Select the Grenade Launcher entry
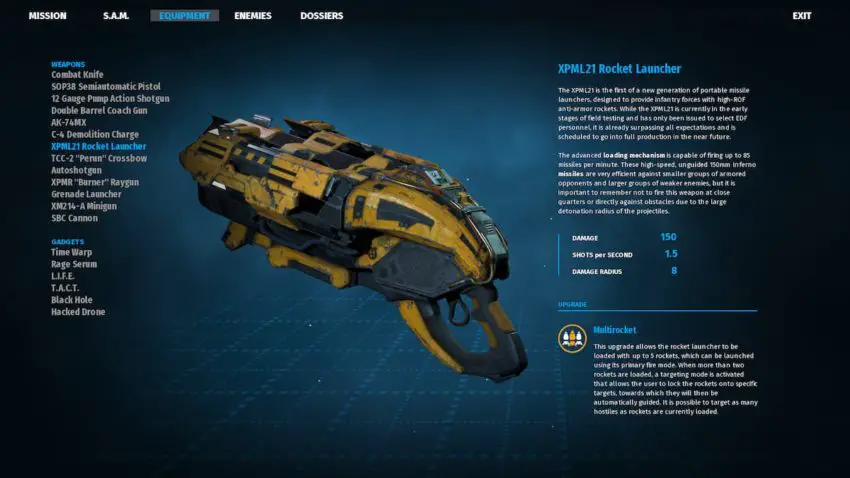Viewport: 850px width, 478px height. pos(87,195)
